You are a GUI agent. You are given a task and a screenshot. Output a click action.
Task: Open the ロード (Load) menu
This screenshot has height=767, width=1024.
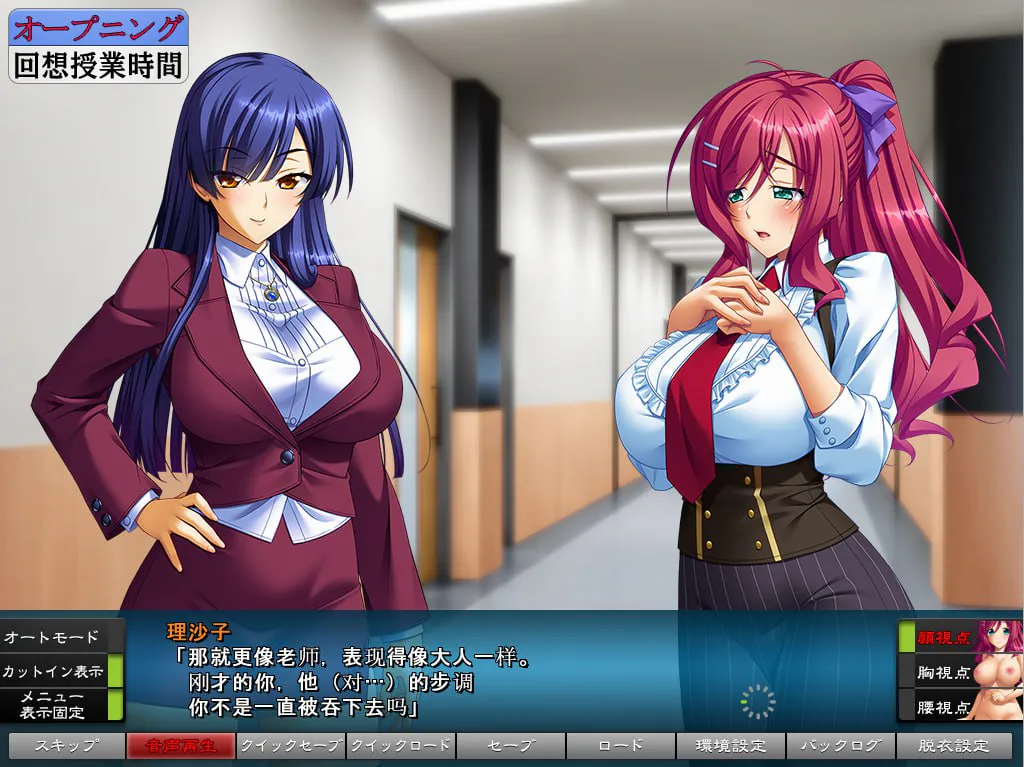621,746
